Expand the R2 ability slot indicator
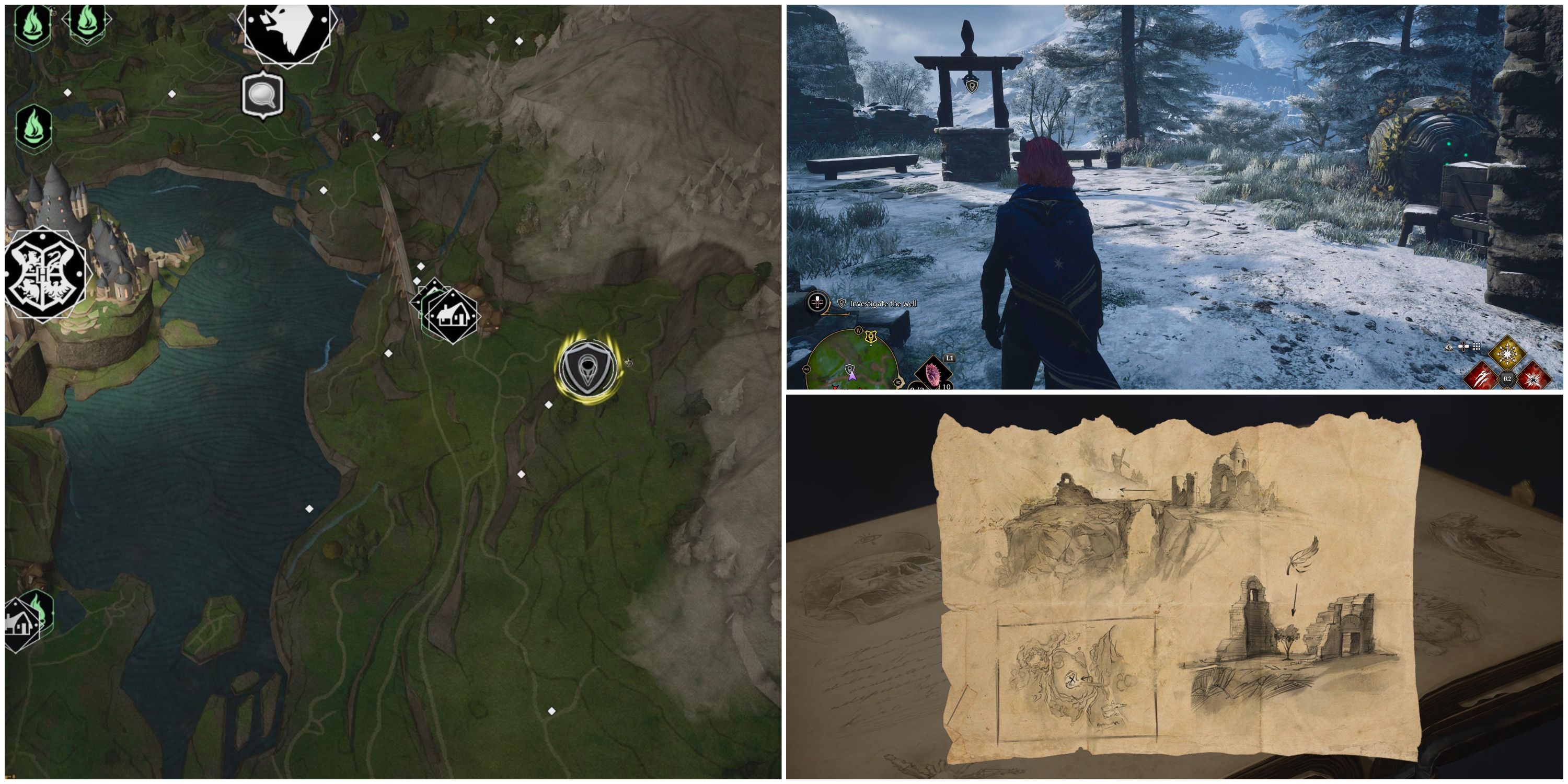1568x784 pixels. click(x=1507, y=378)
